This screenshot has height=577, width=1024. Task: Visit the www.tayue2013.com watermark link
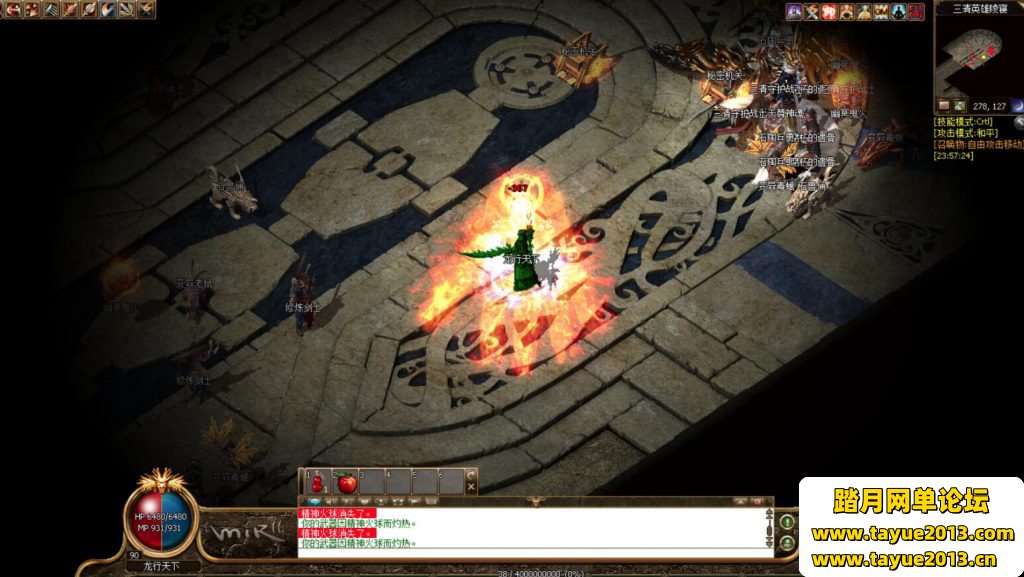(912, 533)
